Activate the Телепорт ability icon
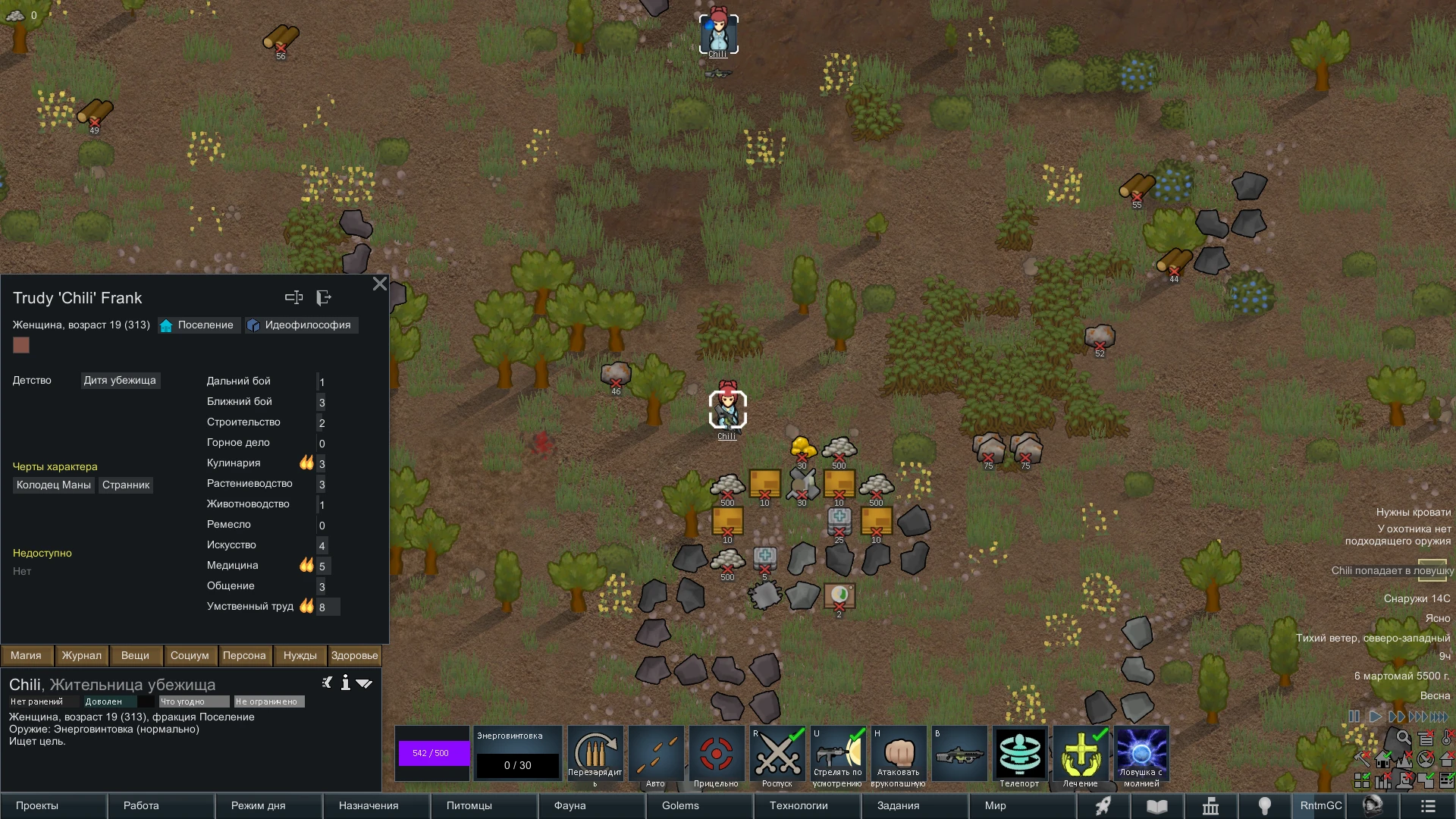 [1021, 753]
